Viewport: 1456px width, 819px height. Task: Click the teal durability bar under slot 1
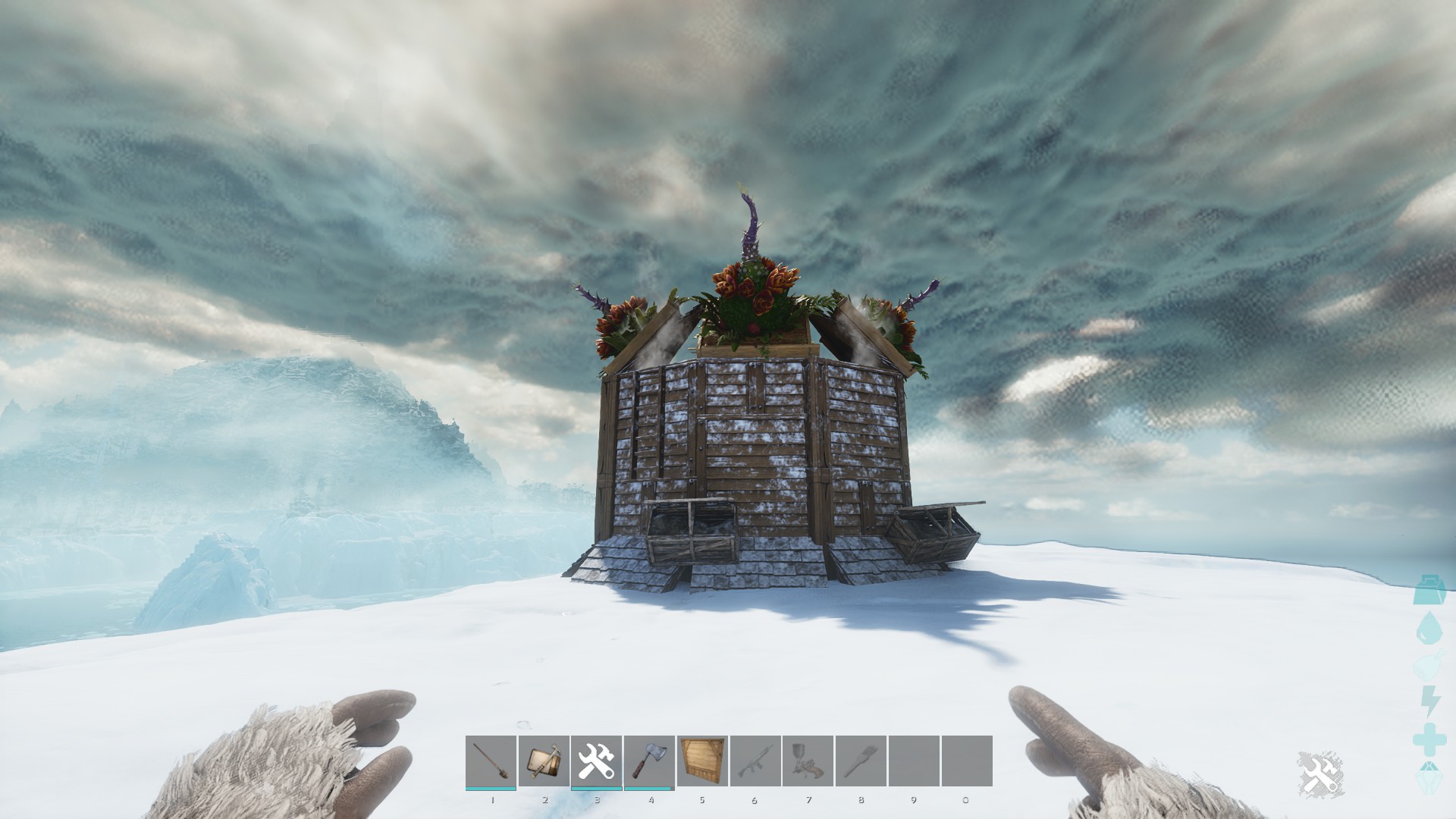click(492, 789)
